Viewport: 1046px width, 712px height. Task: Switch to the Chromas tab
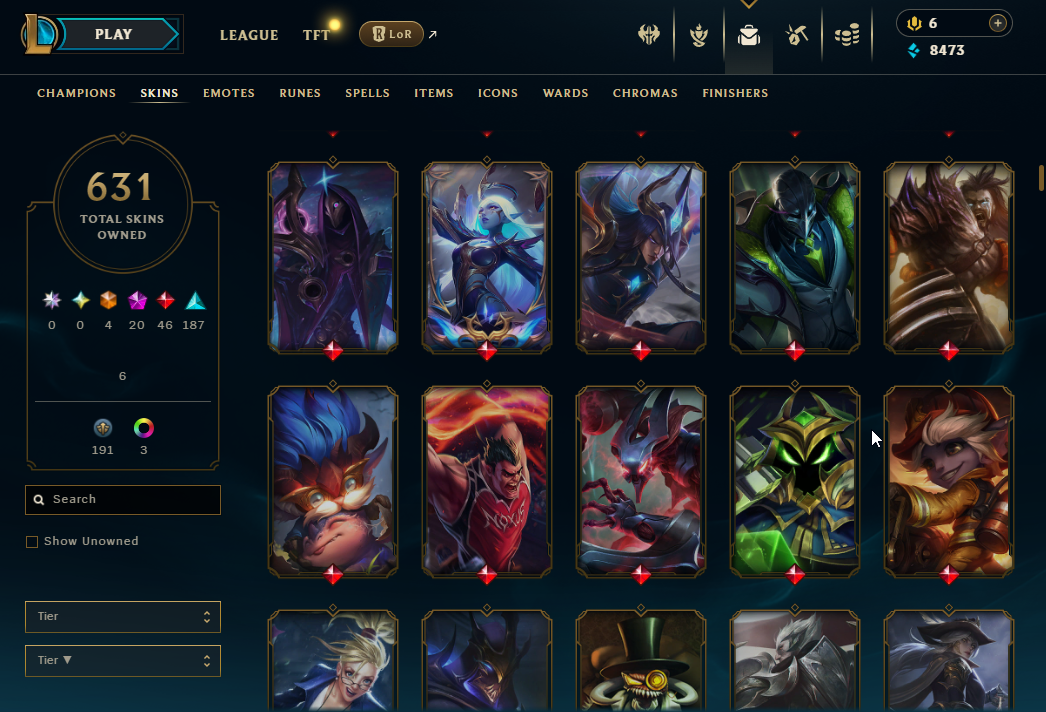click(x=645, y=93)
